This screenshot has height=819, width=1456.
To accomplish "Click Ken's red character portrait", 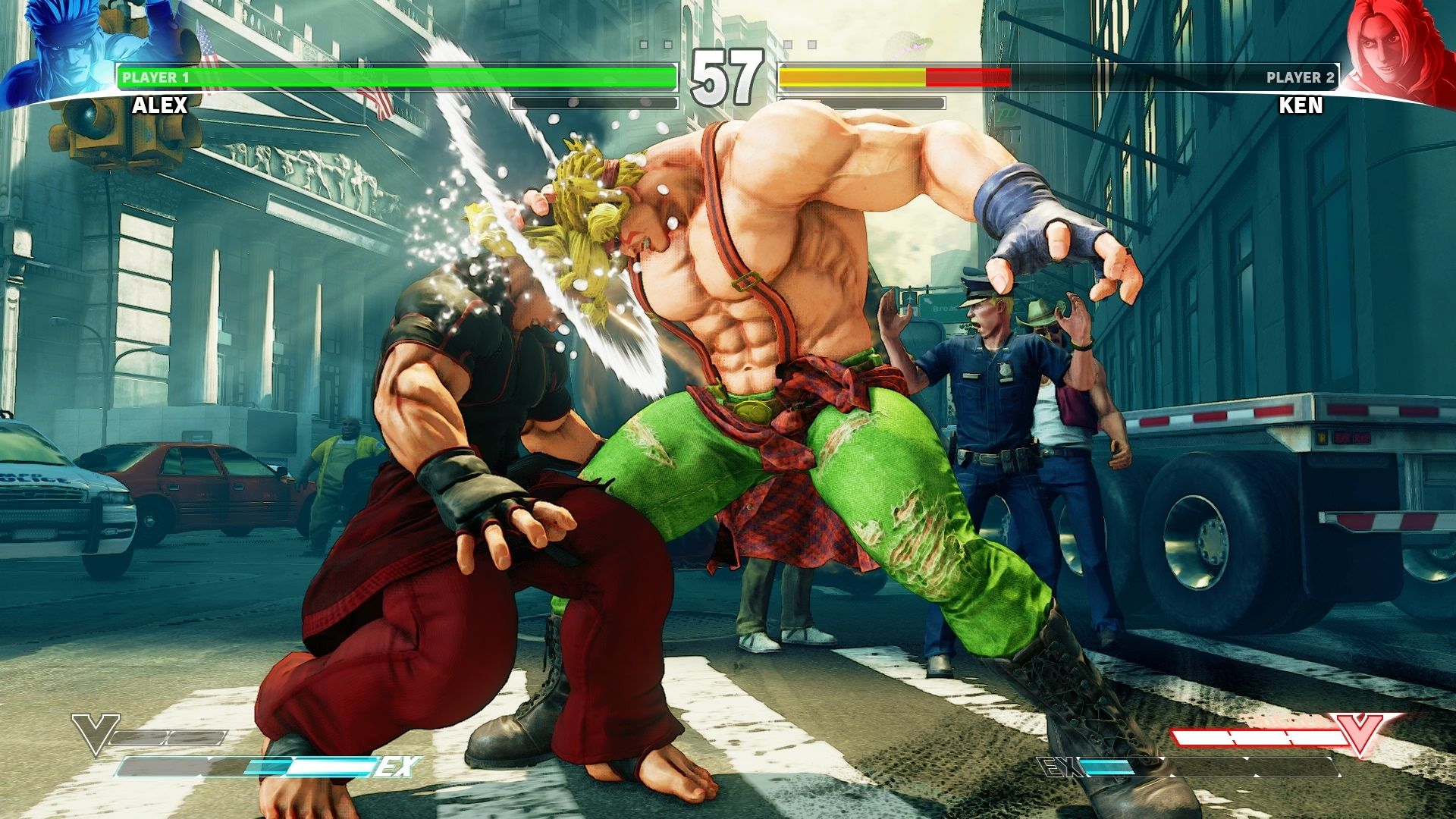I will [x=1392, y=47].
